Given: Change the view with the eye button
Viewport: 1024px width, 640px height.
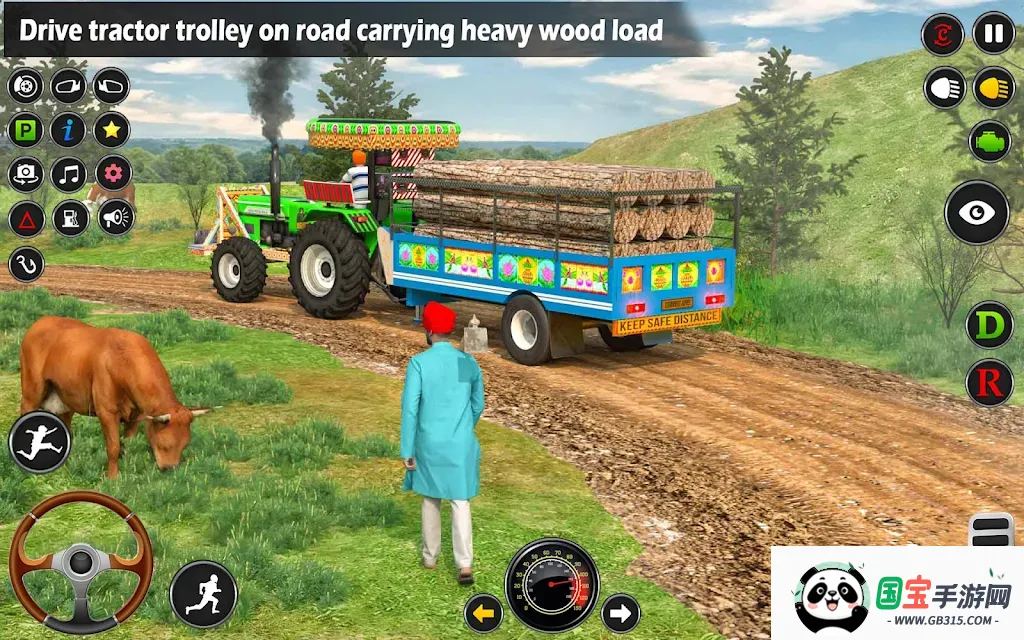Looking at the screenshot, I should coord(977,213).
